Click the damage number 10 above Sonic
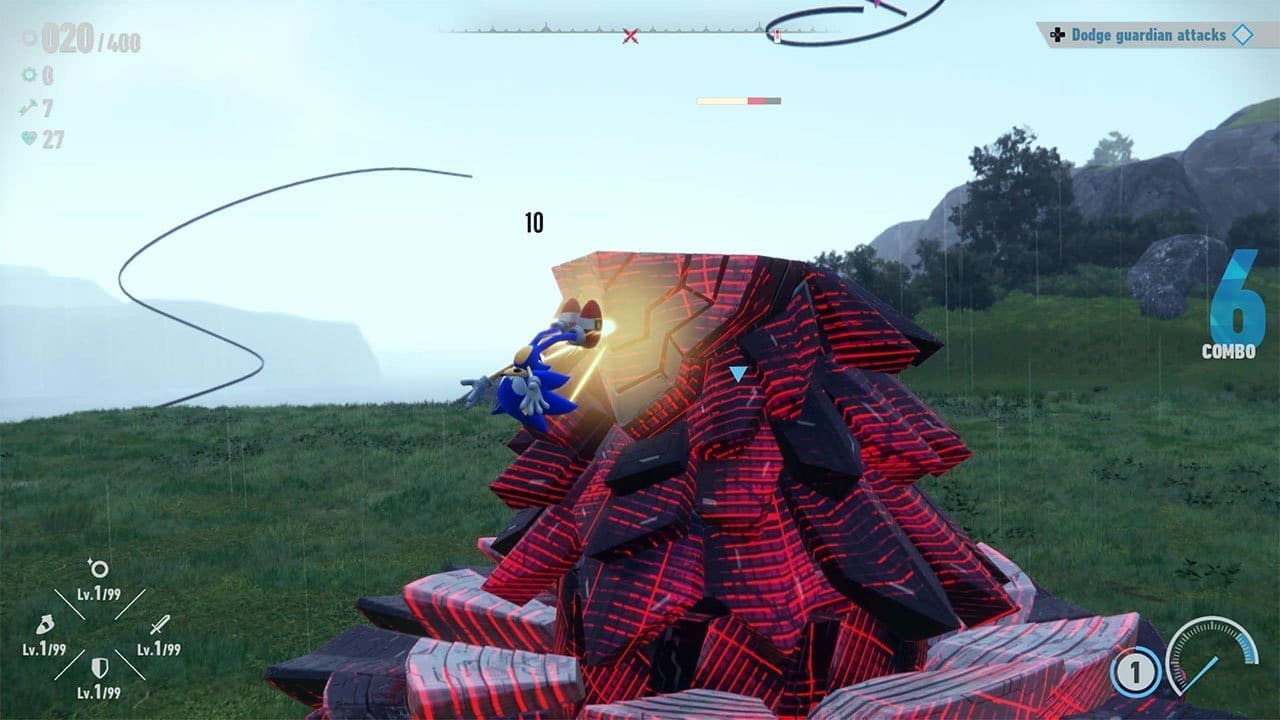The image size is (1280, 720). pos(535,221)
